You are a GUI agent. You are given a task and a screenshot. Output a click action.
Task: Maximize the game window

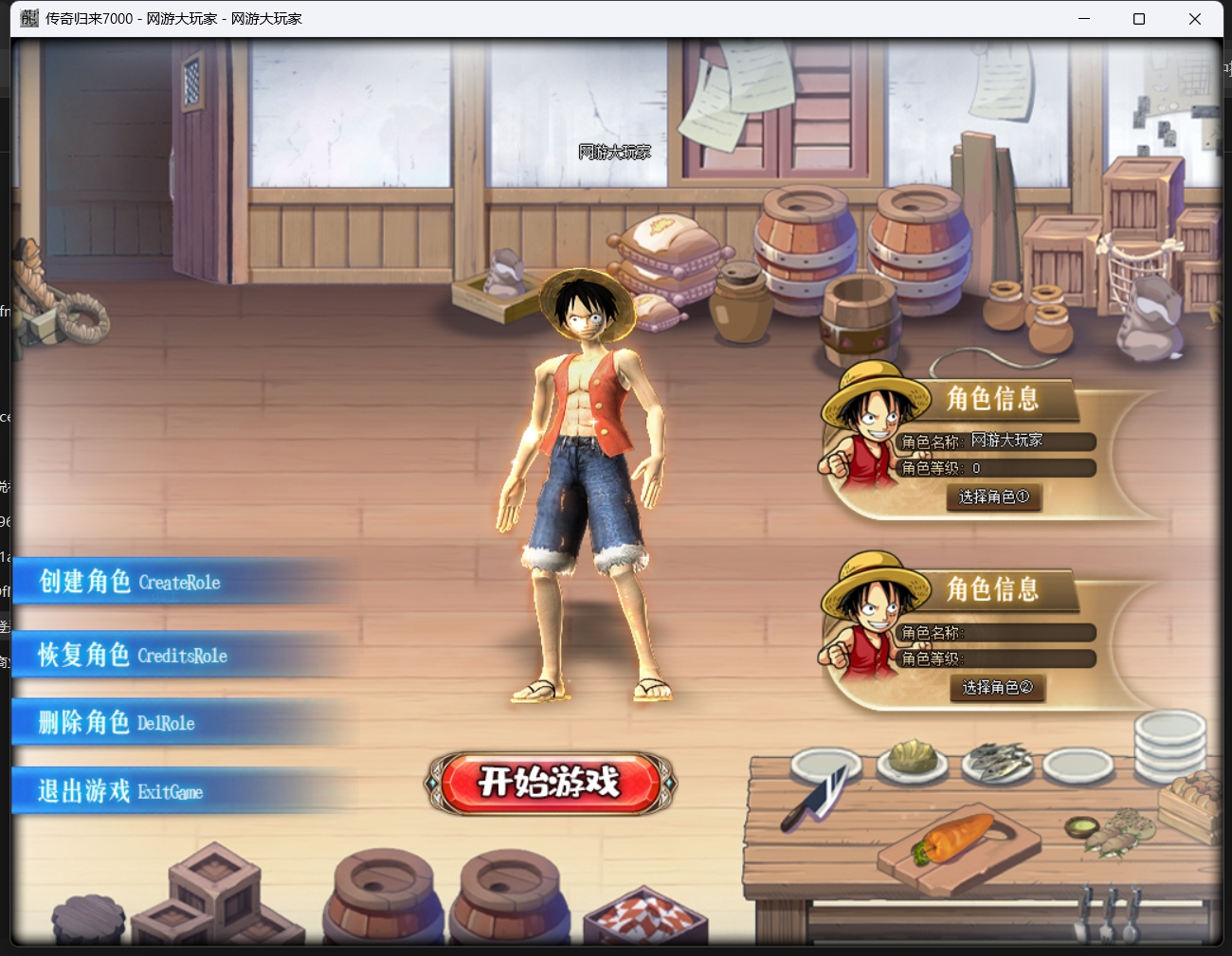1139,19
